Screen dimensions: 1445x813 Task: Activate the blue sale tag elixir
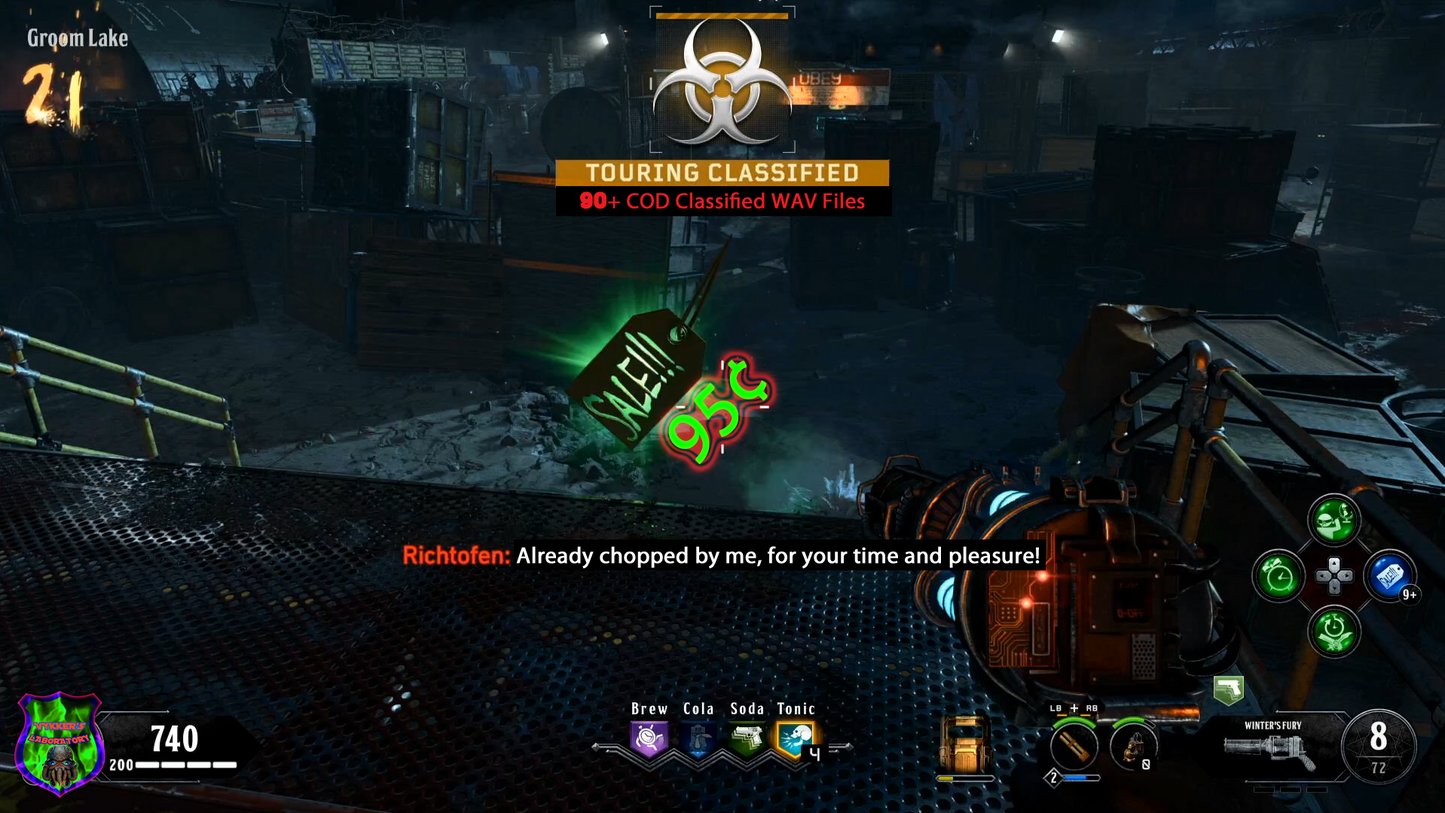tap(1389, 576)
